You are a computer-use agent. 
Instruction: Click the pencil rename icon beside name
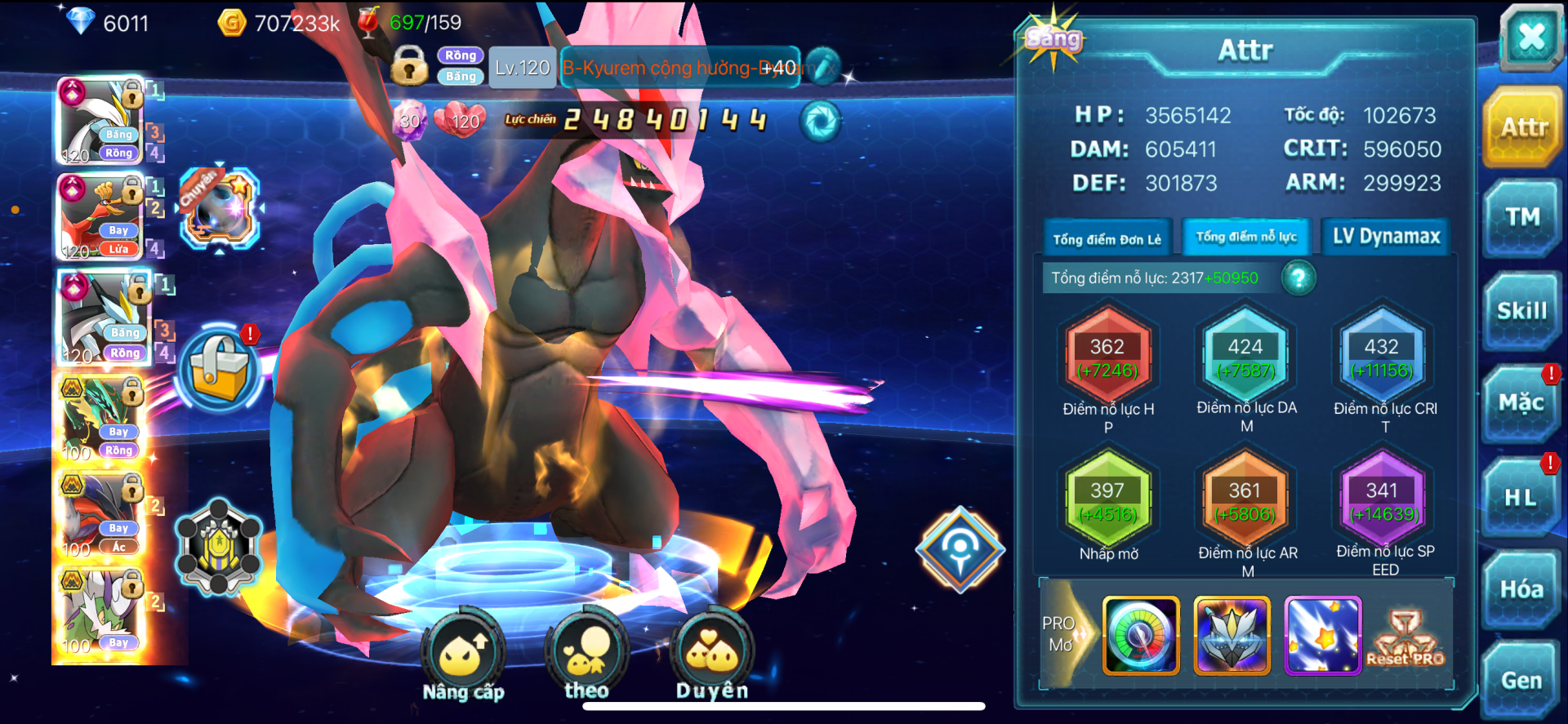822,67
